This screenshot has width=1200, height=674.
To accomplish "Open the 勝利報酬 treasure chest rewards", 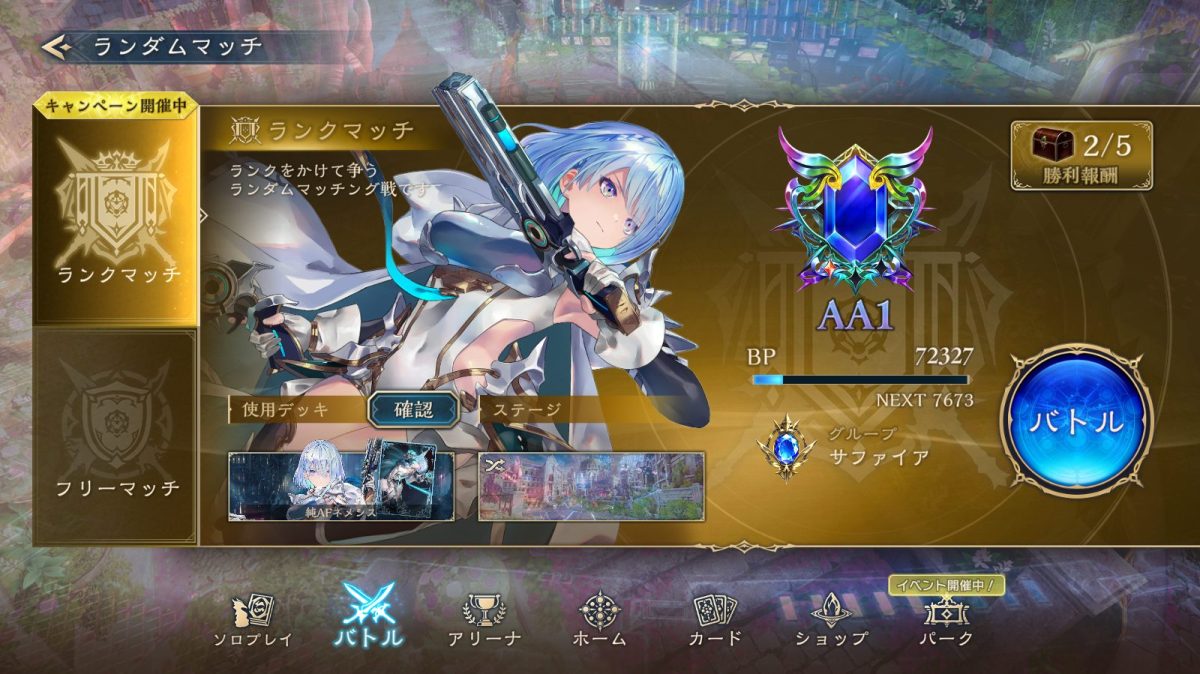I will pyautogui.click(x=1080, y=155).
